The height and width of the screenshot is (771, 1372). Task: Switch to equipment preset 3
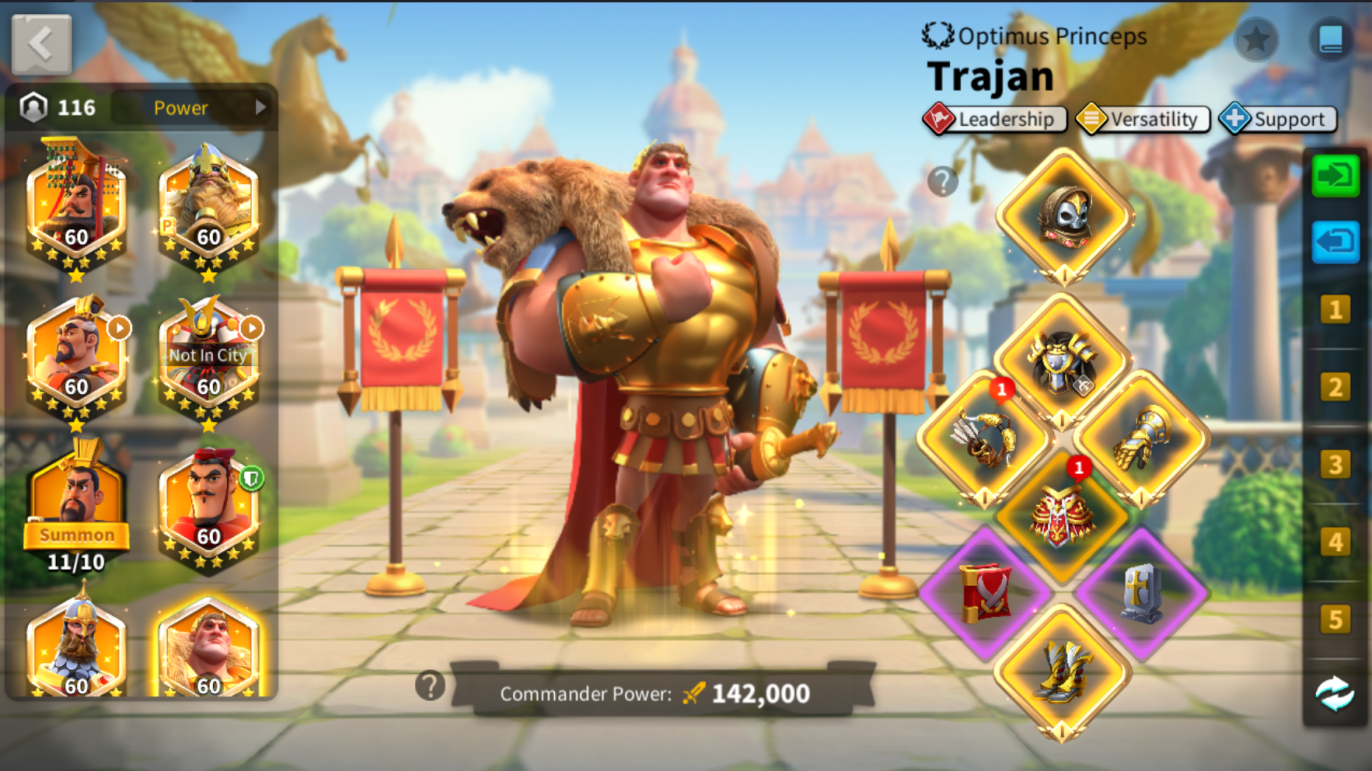1334,464
